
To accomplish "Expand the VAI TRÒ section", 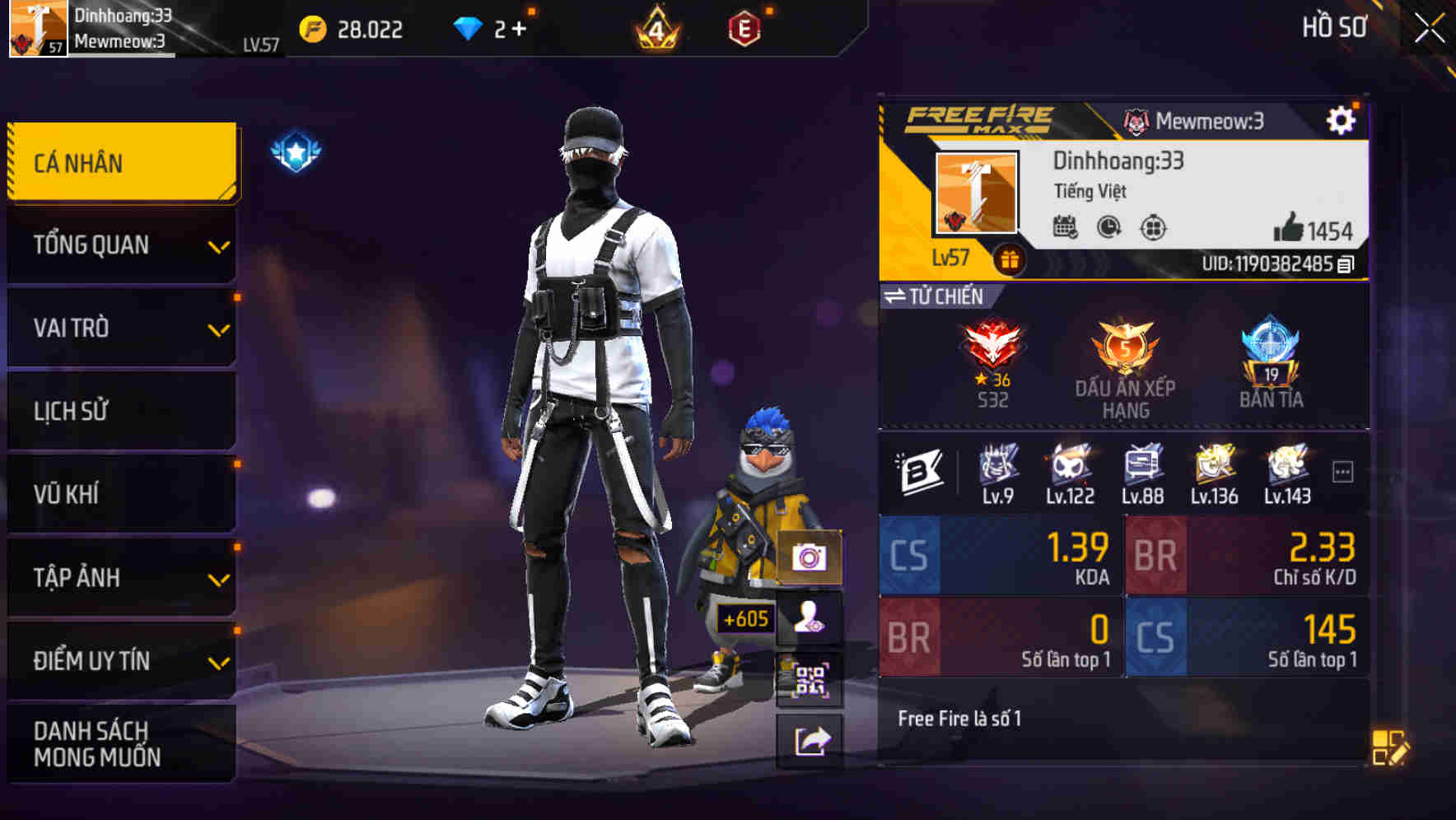I will (119, 328).
